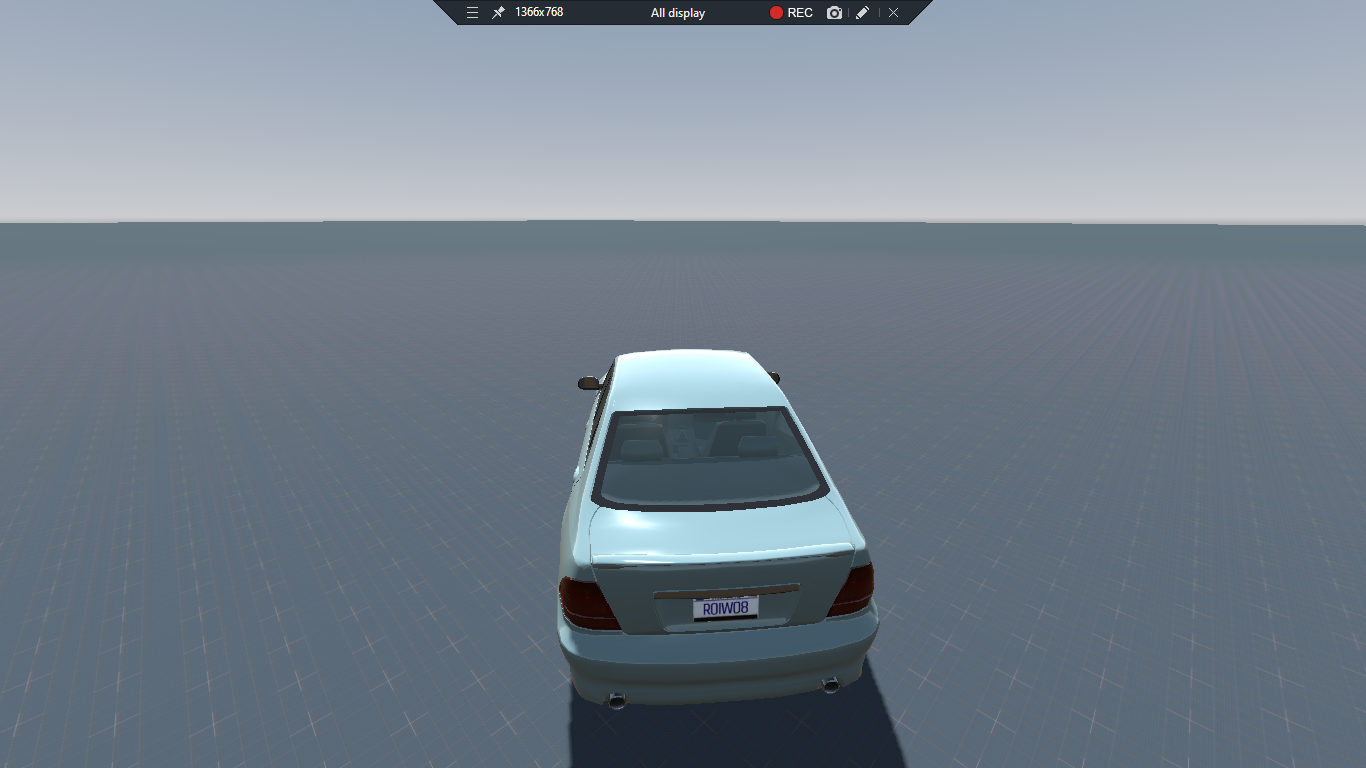This screenshot has height=768, width=1366.
Task: Open the All display capture source selector
Action: (676, 13)
